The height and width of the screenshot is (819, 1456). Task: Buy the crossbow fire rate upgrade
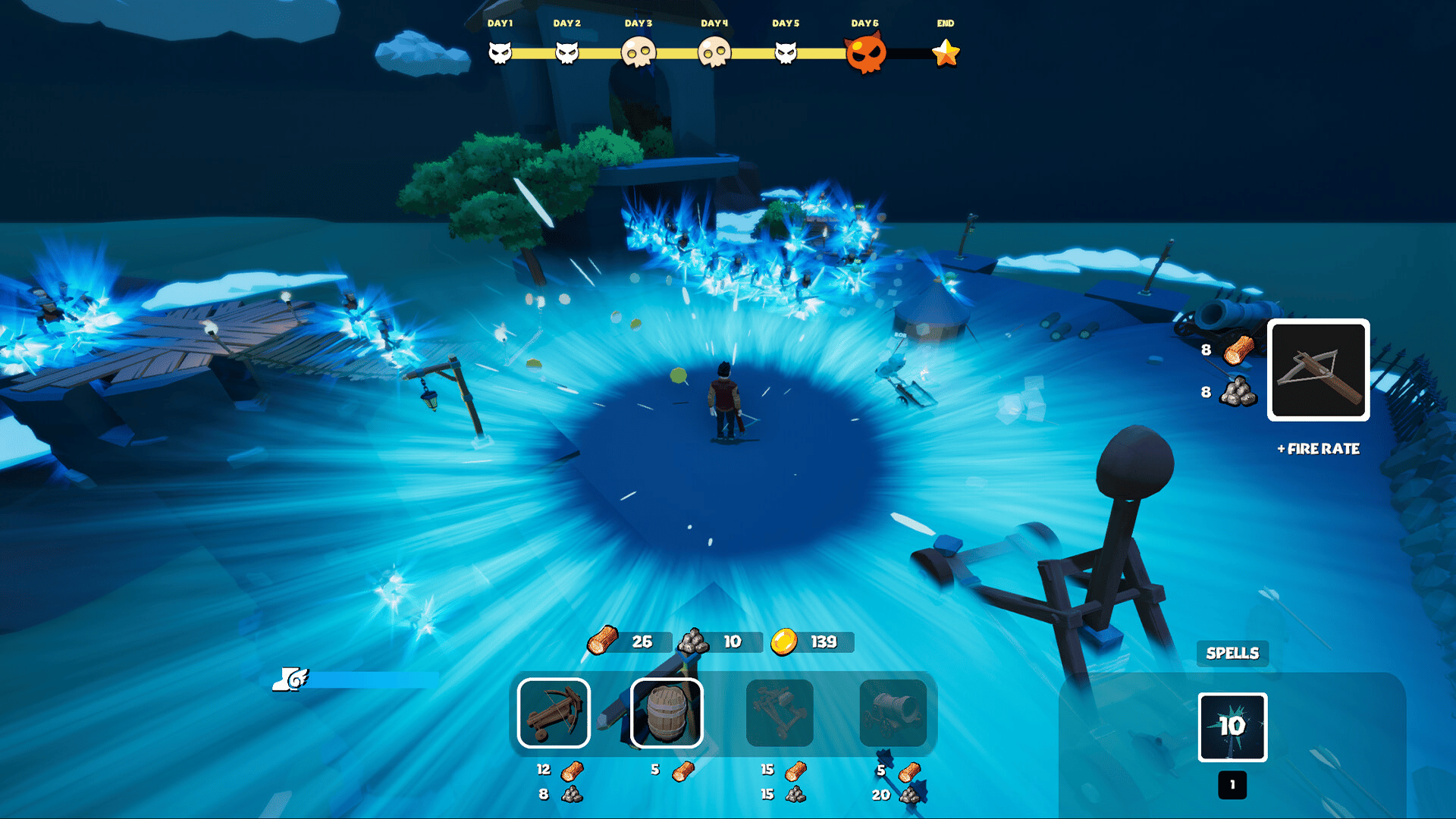click(1318, 370)
